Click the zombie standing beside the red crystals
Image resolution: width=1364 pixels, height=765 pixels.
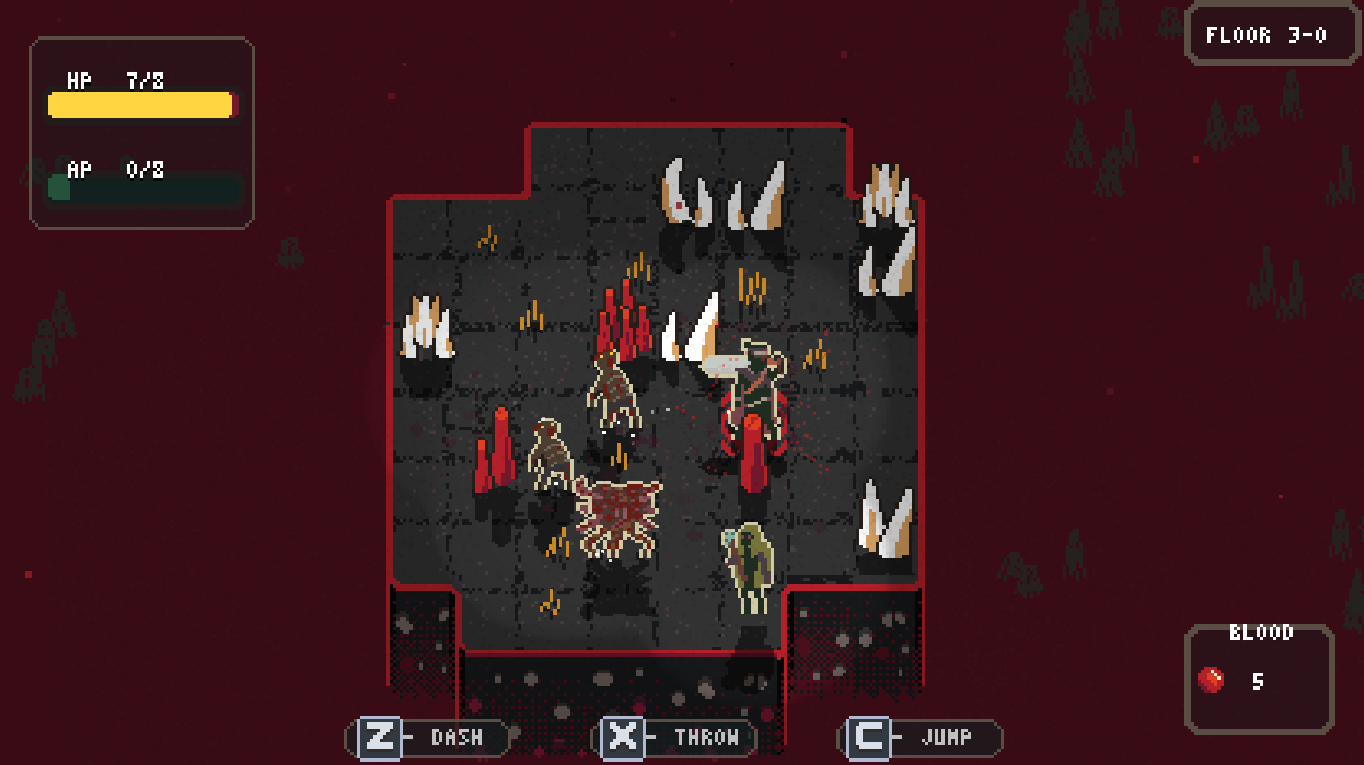click(615, 390)
